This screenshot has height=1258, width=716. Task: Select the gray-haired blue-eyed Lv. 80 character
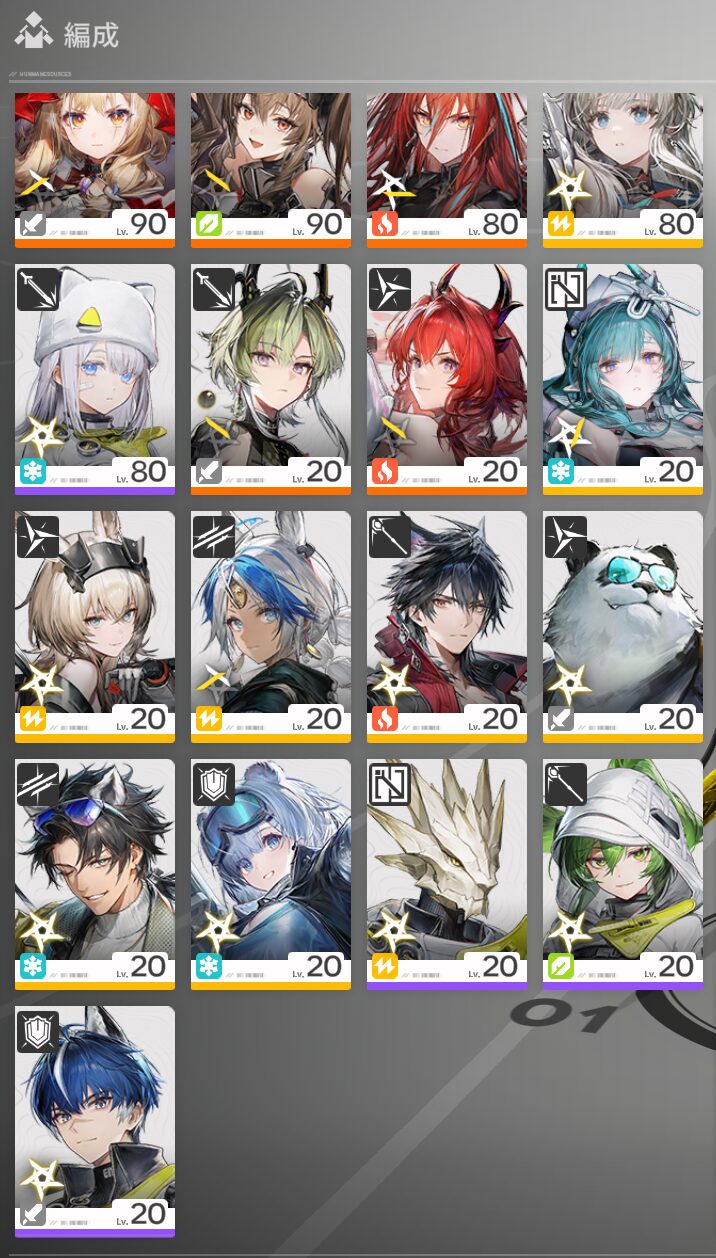623,165
